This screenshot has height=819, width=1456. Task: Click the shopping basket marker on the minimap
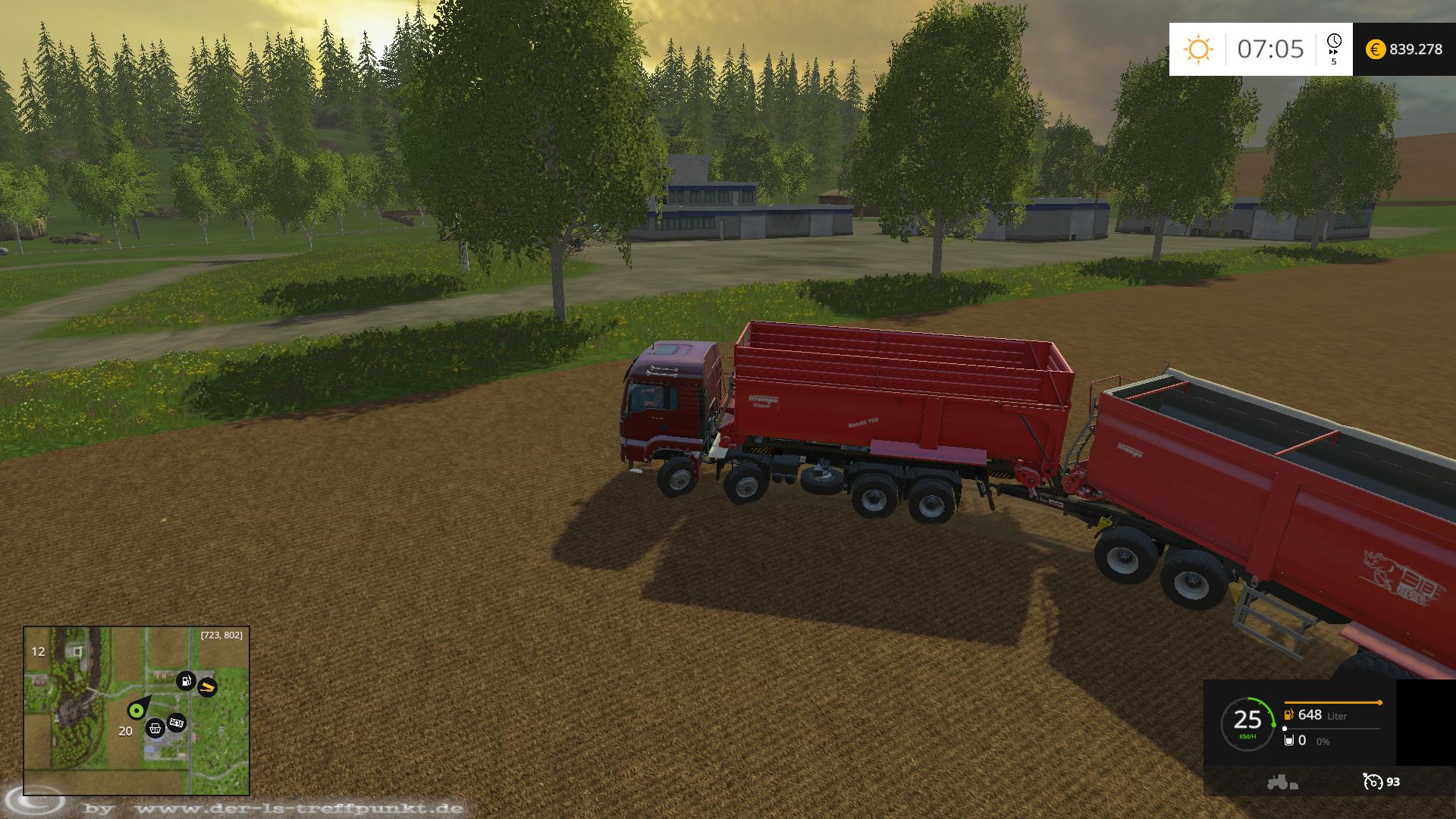pos(155,728)
